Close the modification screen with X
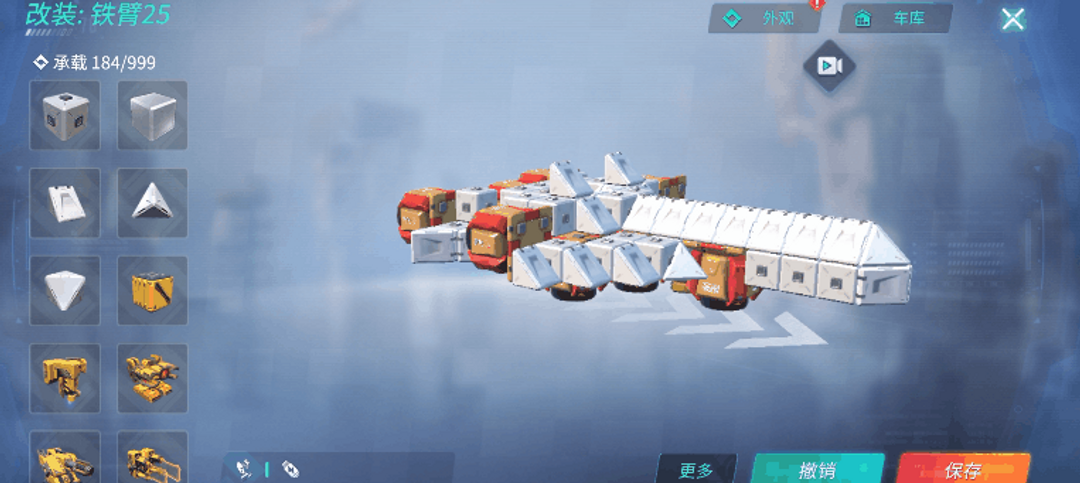The height and width of the screenshot is (483, 1080). pyautogui.click(x=1013, y=19)
